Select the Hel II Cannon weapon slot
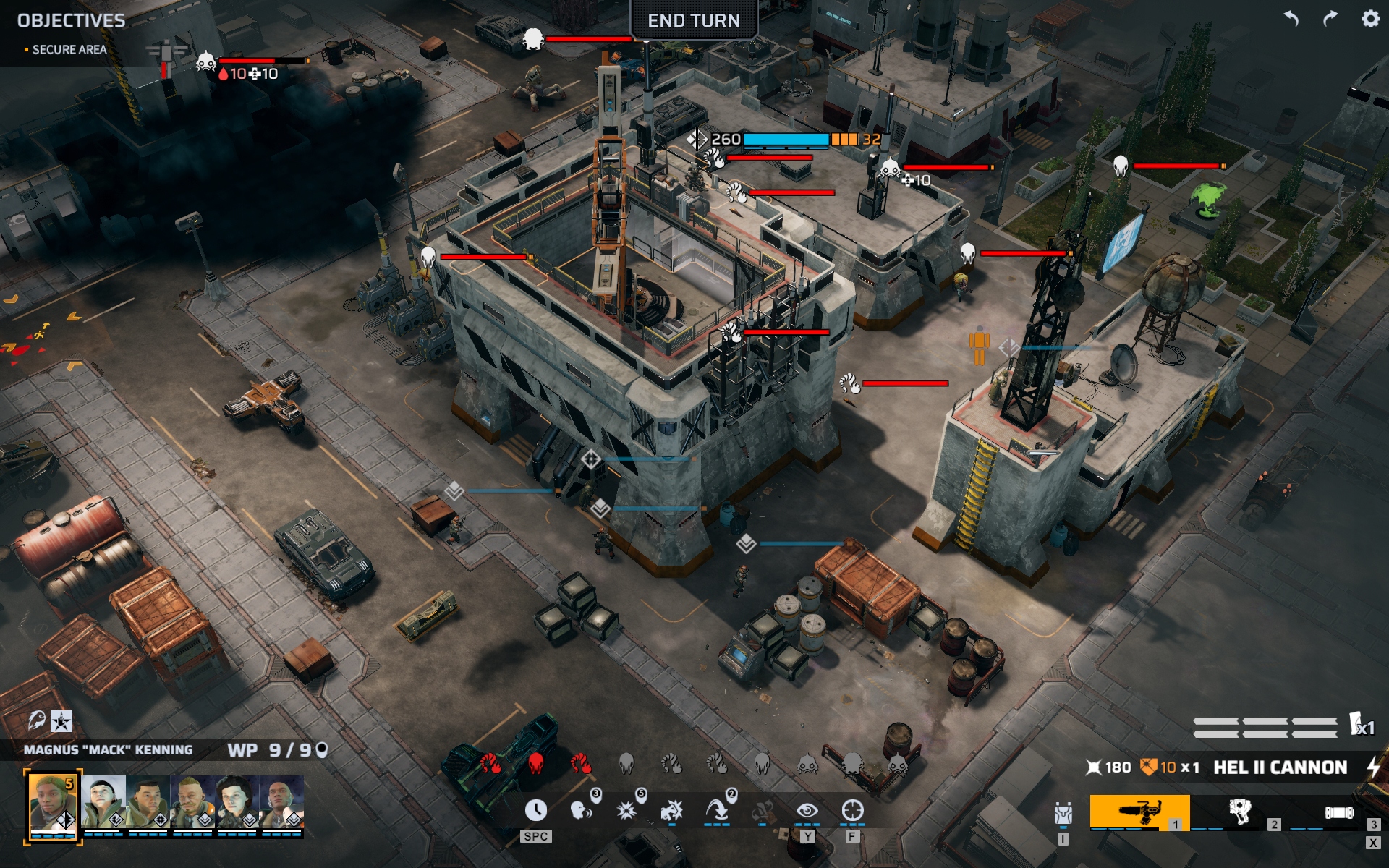This screenshot has height=868, width=1389. point(1139,812)
